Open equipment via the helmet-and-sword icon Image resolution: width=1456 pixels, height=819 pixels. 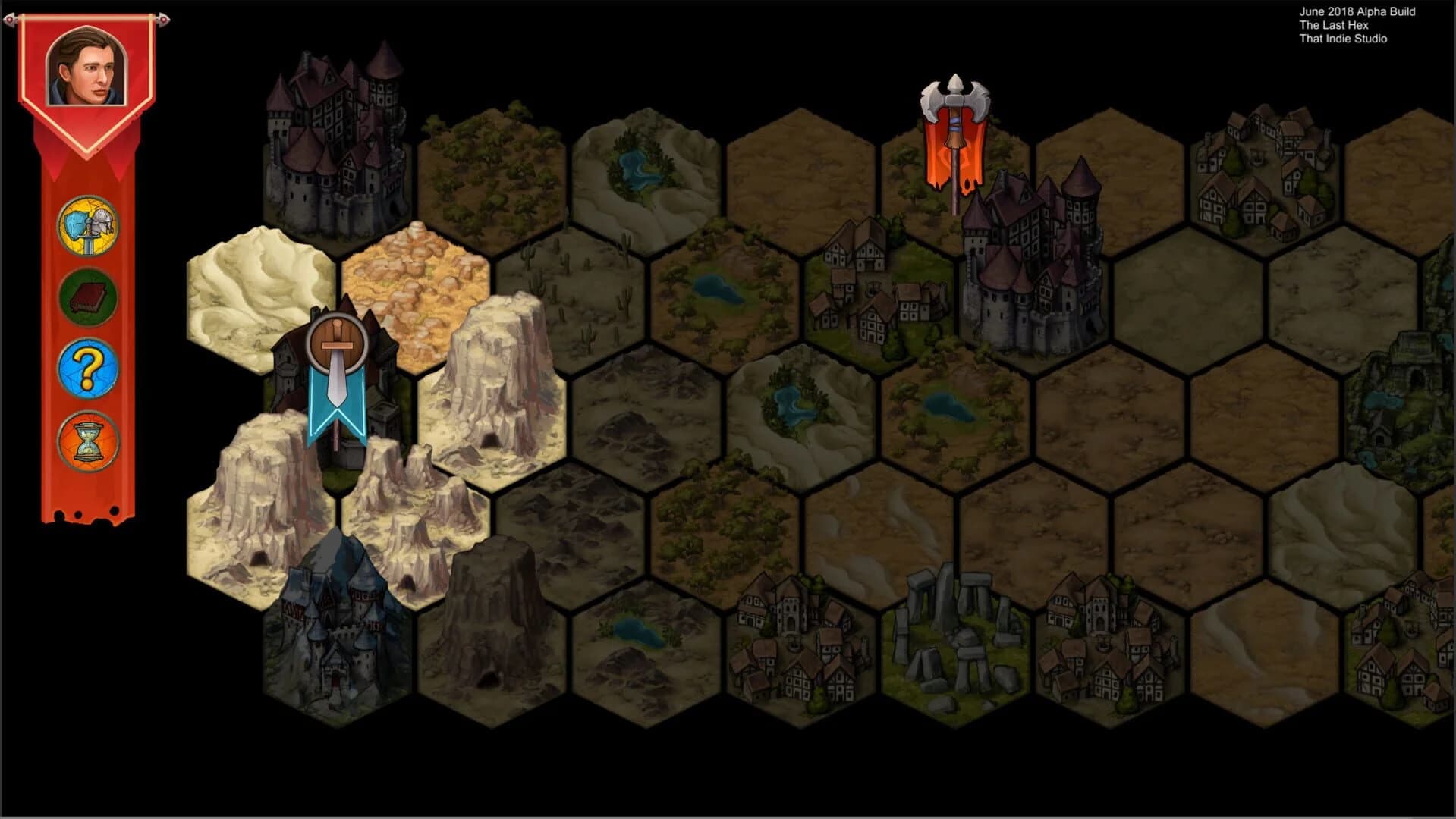coord(89,225)
